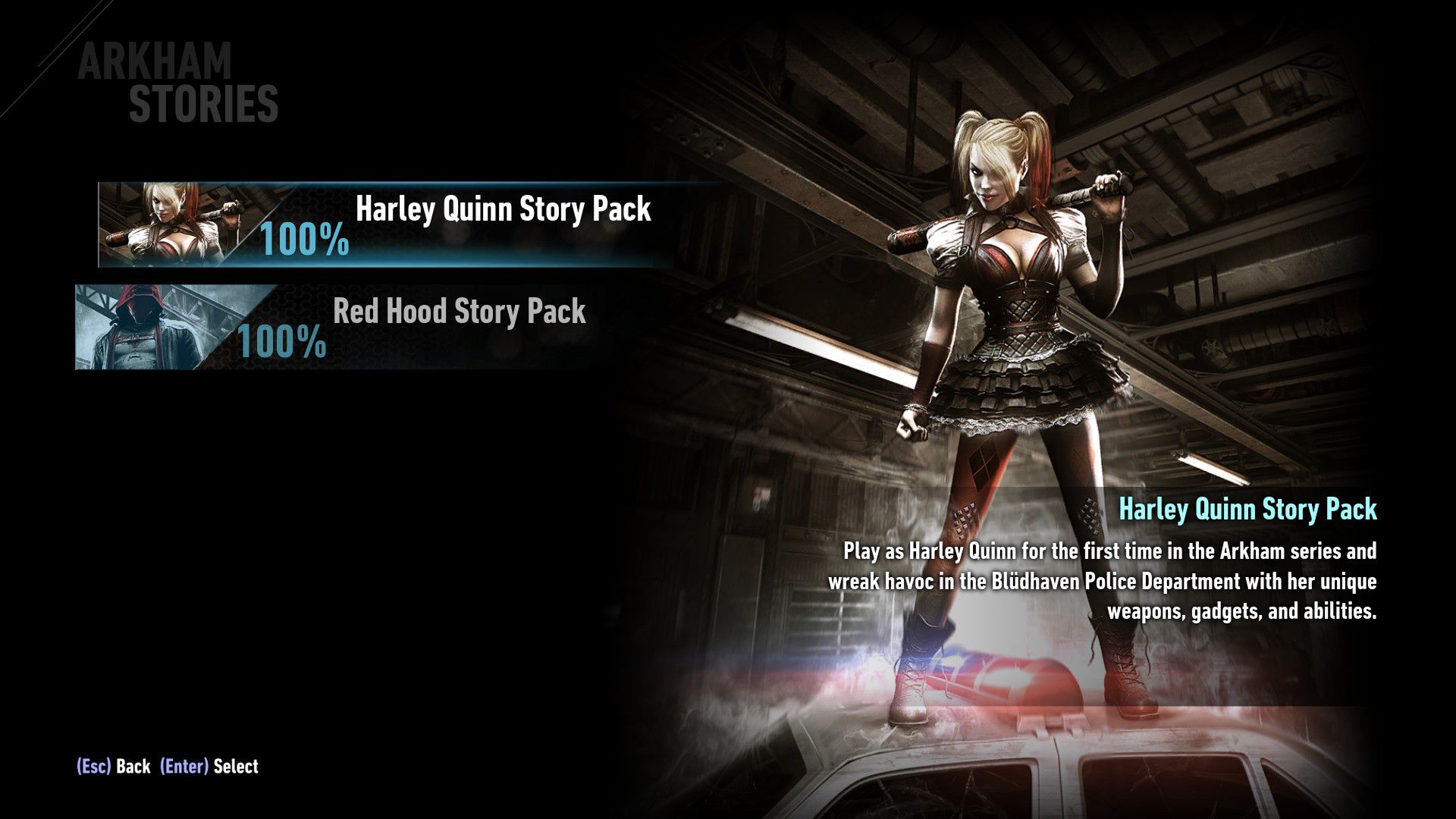Select the Harley Quinn Story Pack entry

click(502, 210)
